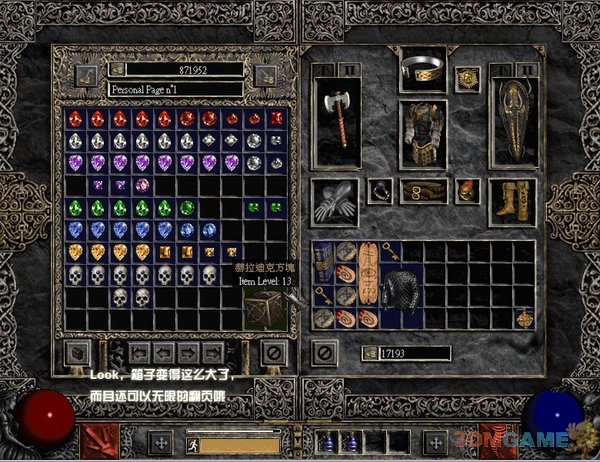Click the inventory gold drop button
Viewport: 600px width, 462px height.
[369, 353]
